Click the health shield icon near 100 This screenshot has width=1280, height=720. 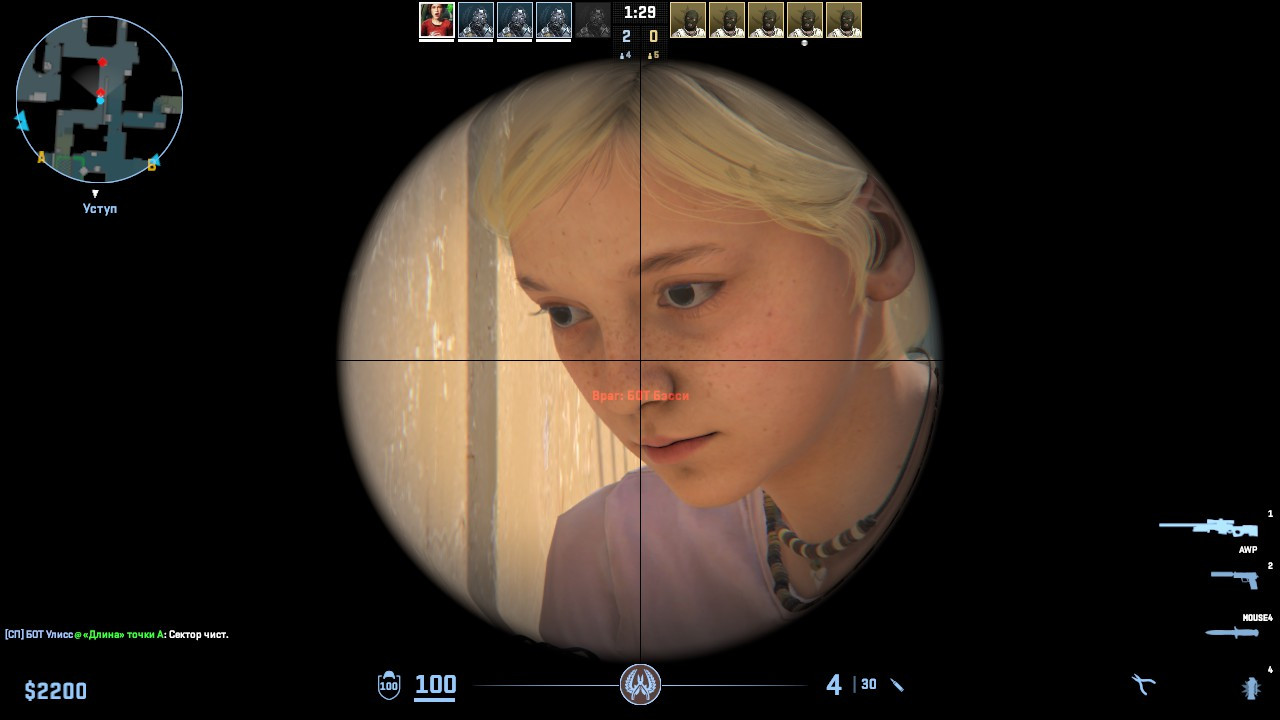[x=387, y=686]
